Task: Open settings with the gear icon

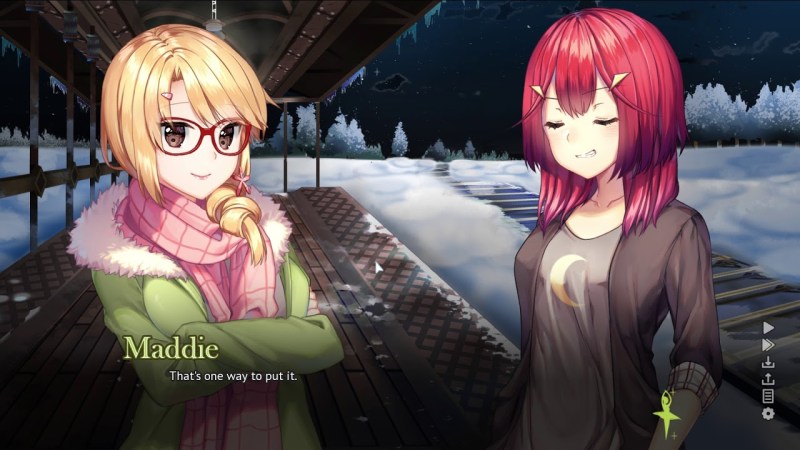Action: [768, 413]
